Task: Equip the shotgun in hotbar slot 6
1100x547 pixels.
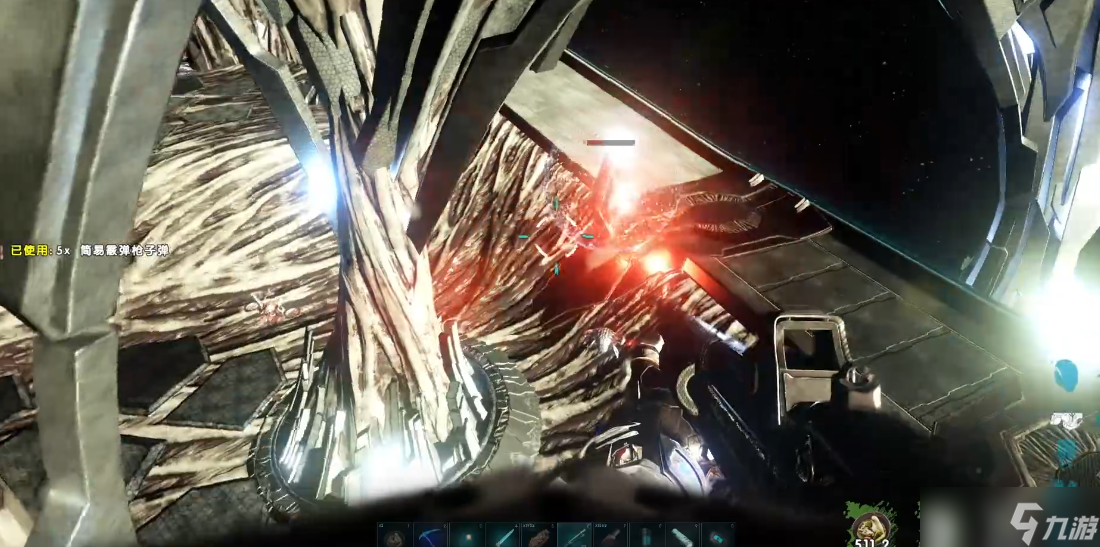Action: pyautogui.click(x=574, y=535)
